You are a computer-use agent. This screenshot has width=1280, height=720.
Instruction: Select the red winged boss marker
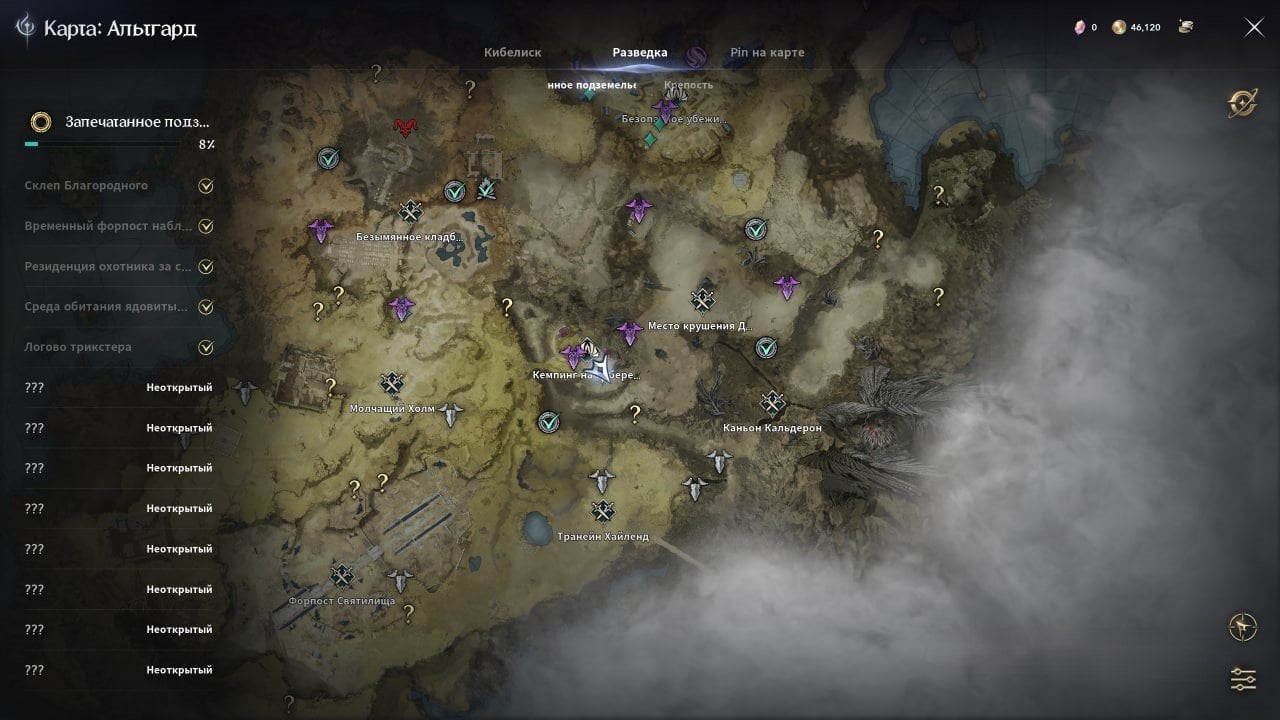tap(406, 127)
